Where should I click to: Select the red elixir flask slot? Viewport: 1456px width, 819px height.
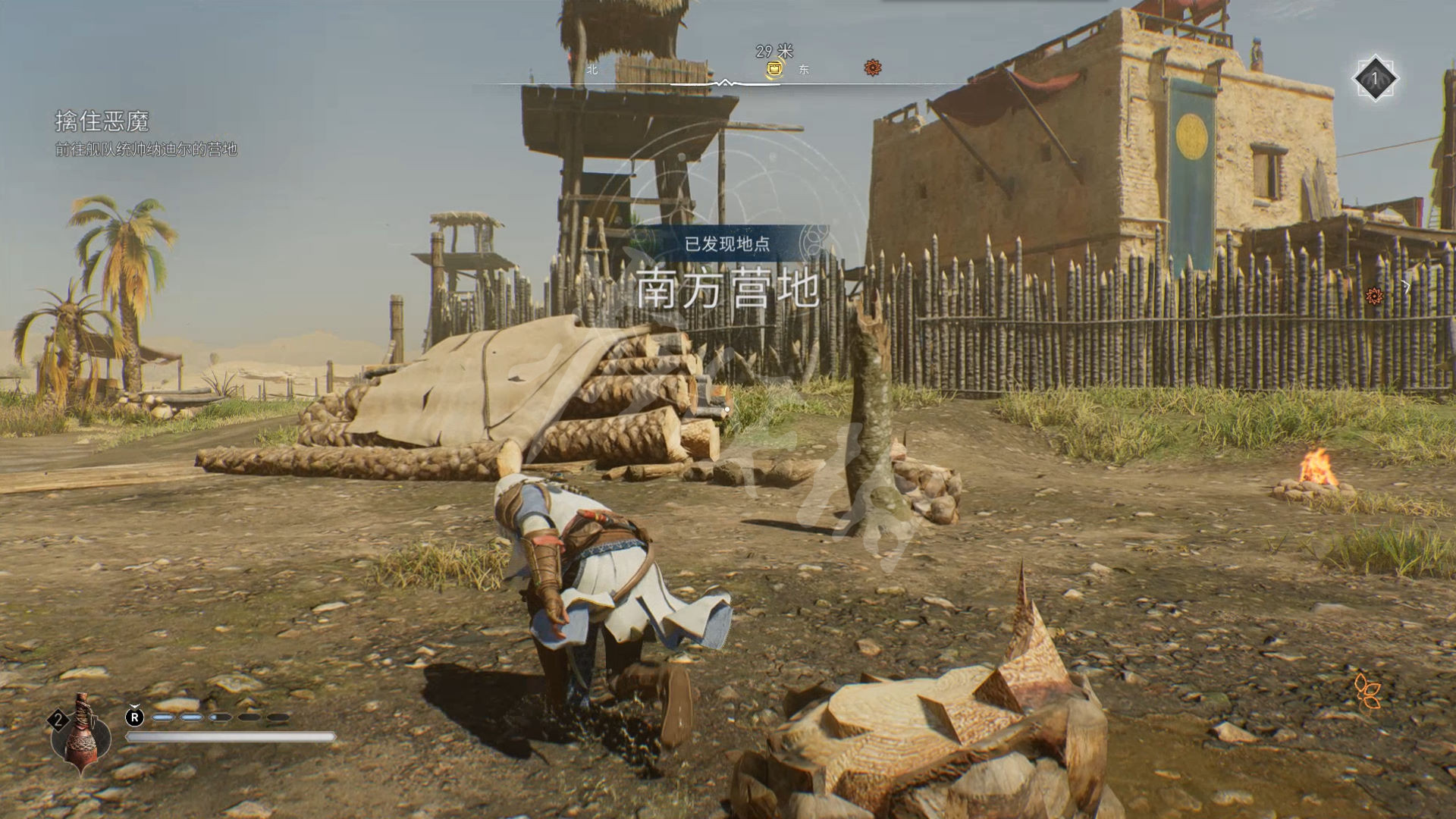80,733
